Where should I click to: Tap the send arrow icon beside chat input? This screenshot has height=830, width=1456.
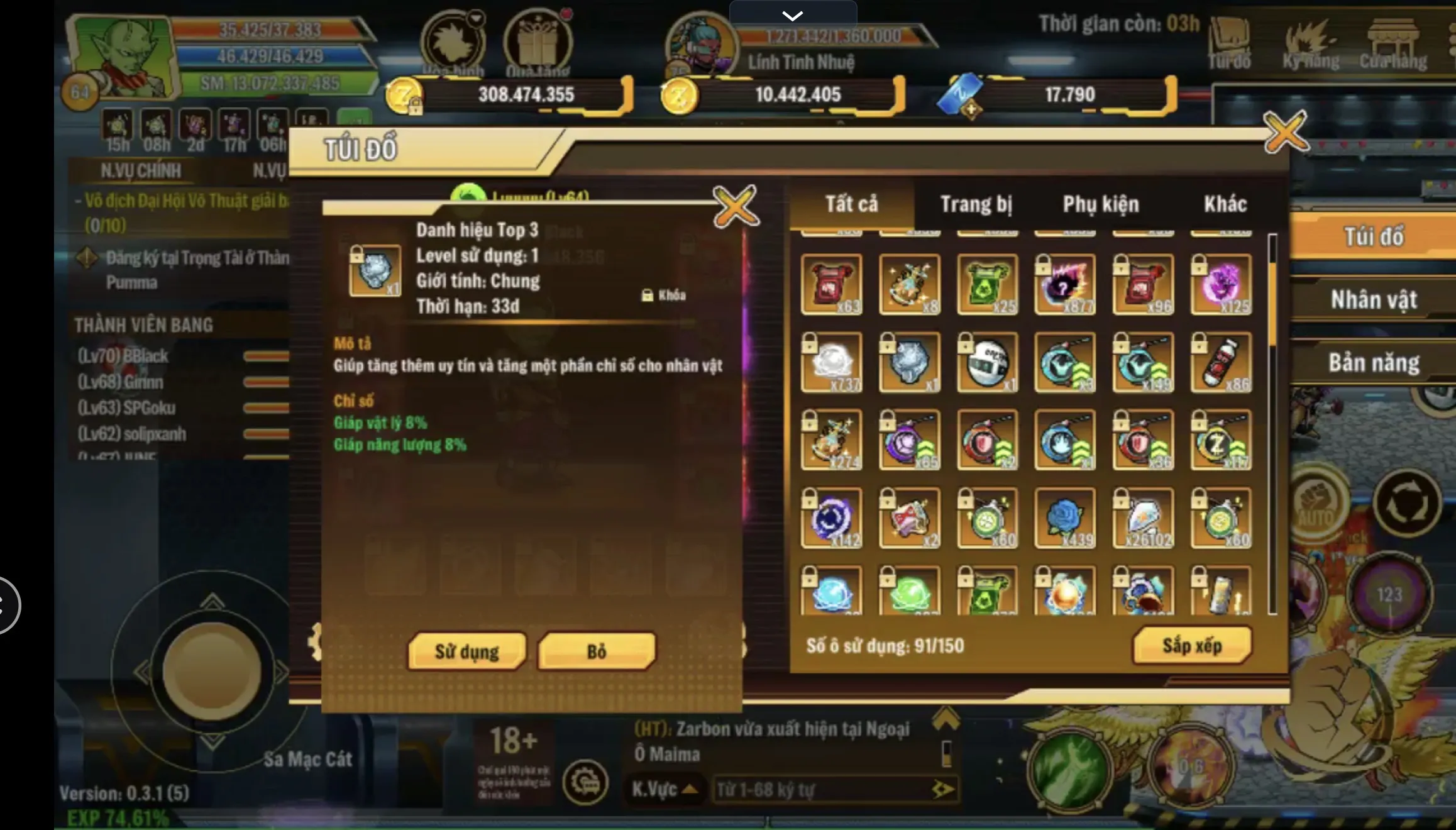coord(942,789)
